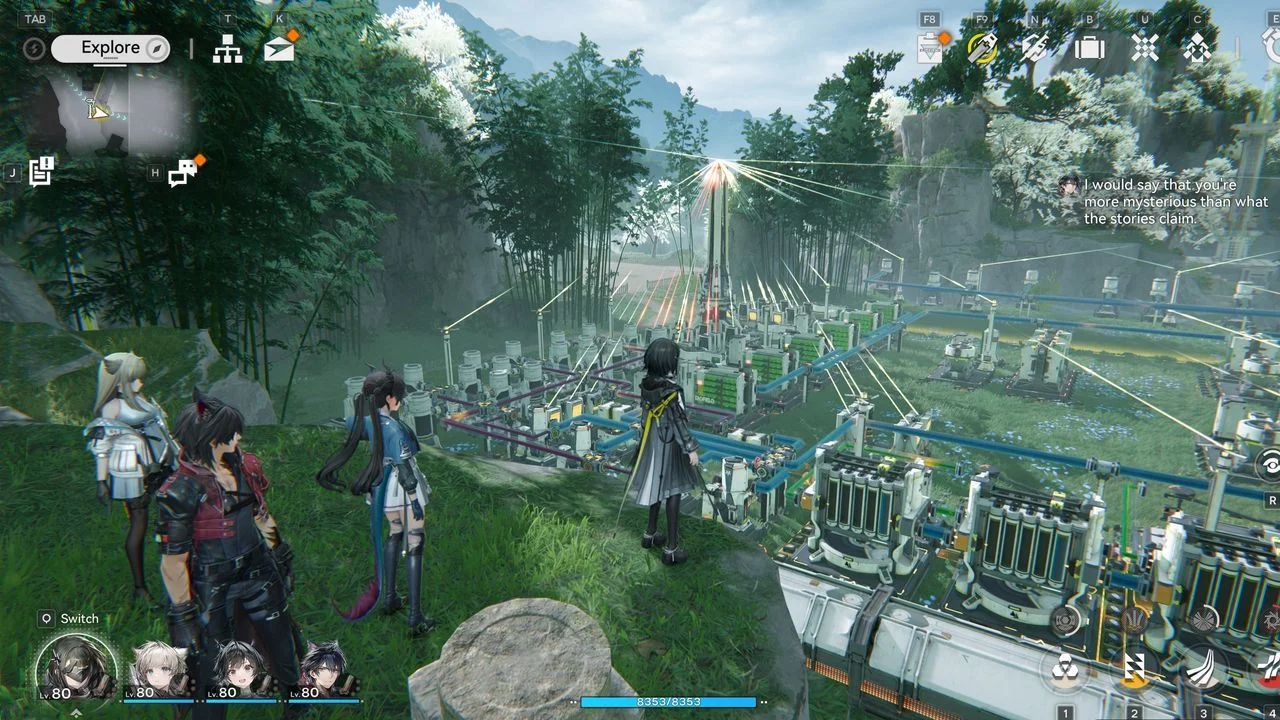1280x720 pixels.
Task: Activate the second skill with striped chevron icon
Action: tap(1135, 669)
